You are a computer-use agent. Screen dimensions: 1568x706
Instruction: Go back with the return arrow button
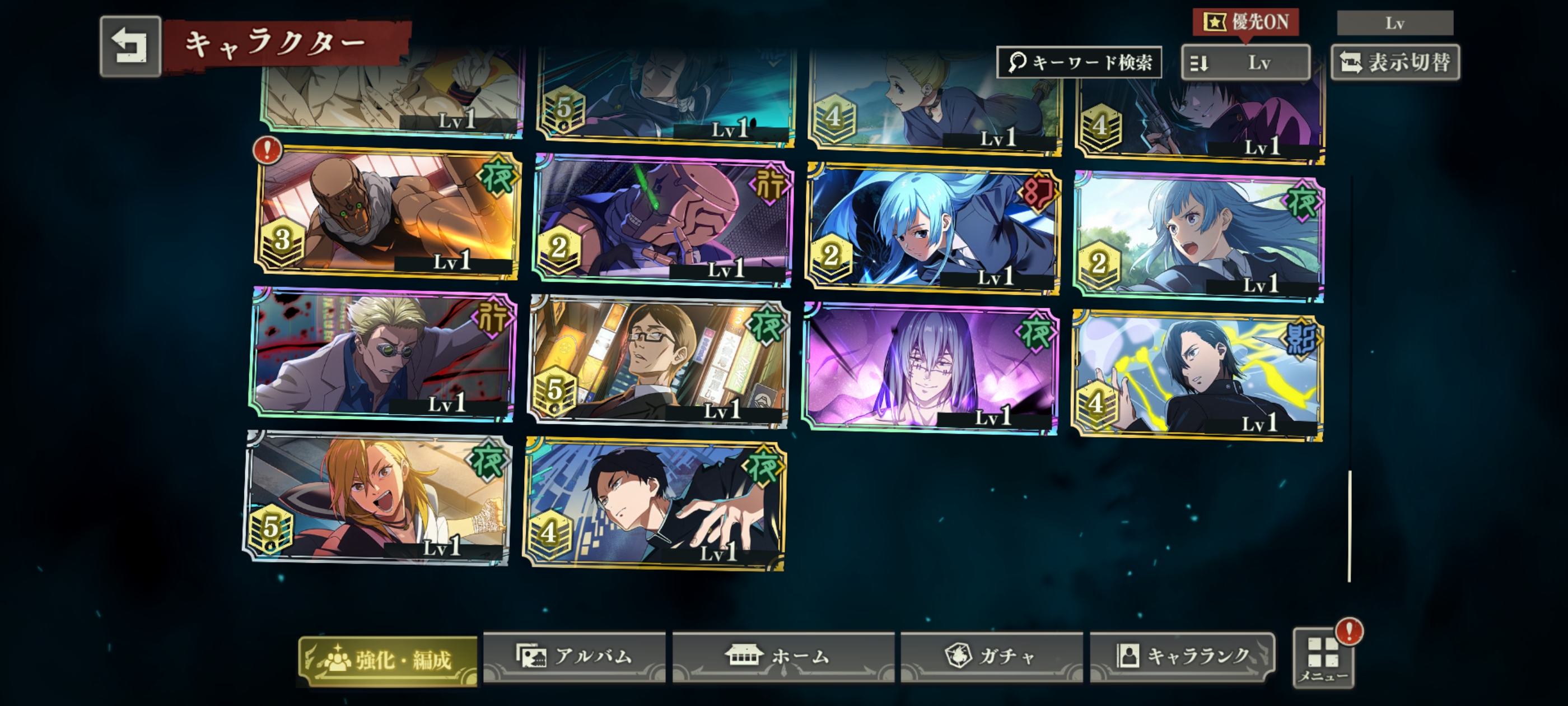[130, 47]
